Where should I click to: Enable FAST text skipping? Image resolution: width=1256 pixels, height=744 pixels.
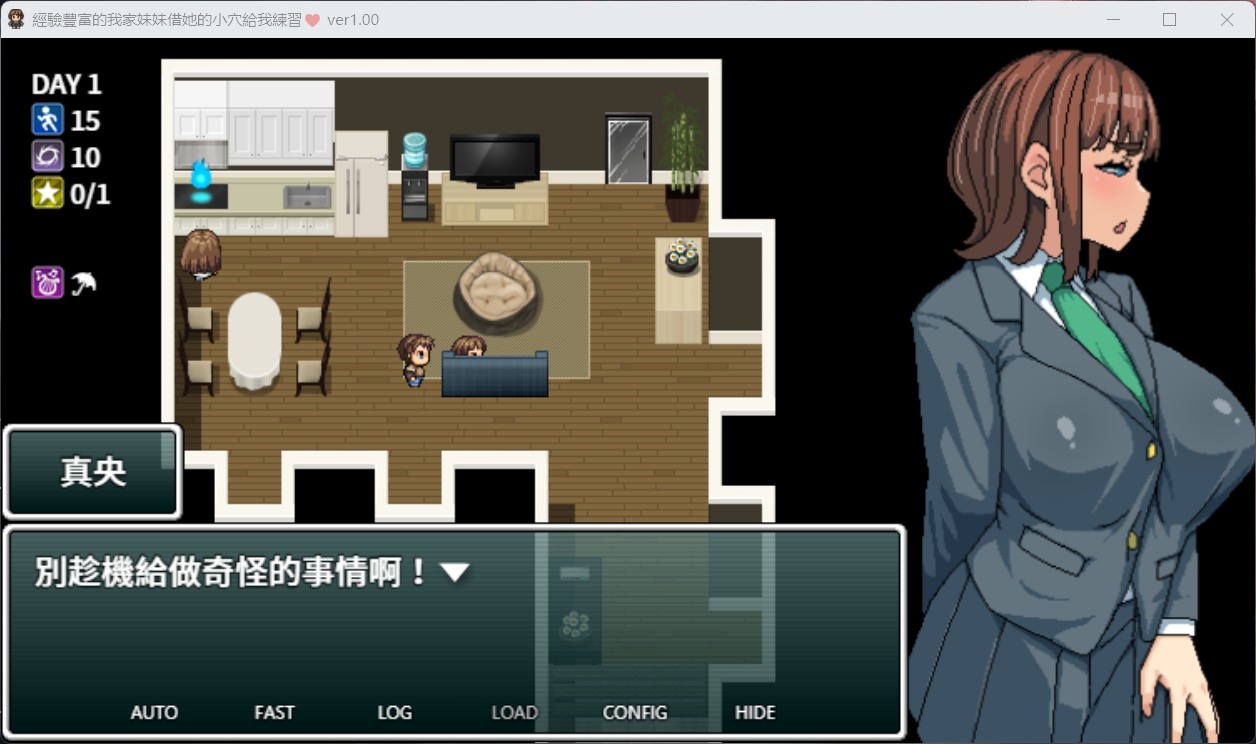[274, 713]
